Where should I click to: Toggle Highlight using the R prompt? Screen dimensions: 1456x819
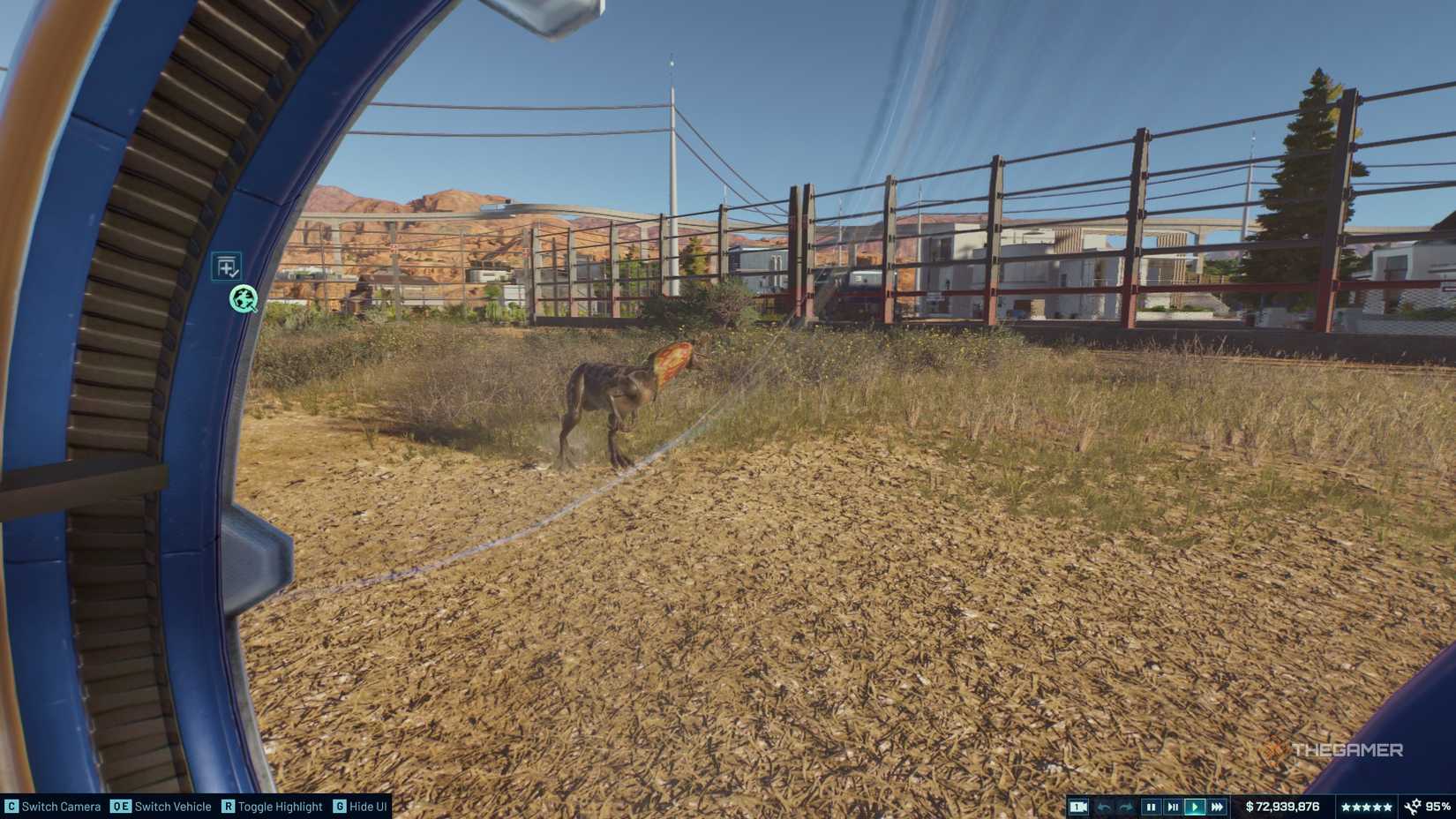274,807
